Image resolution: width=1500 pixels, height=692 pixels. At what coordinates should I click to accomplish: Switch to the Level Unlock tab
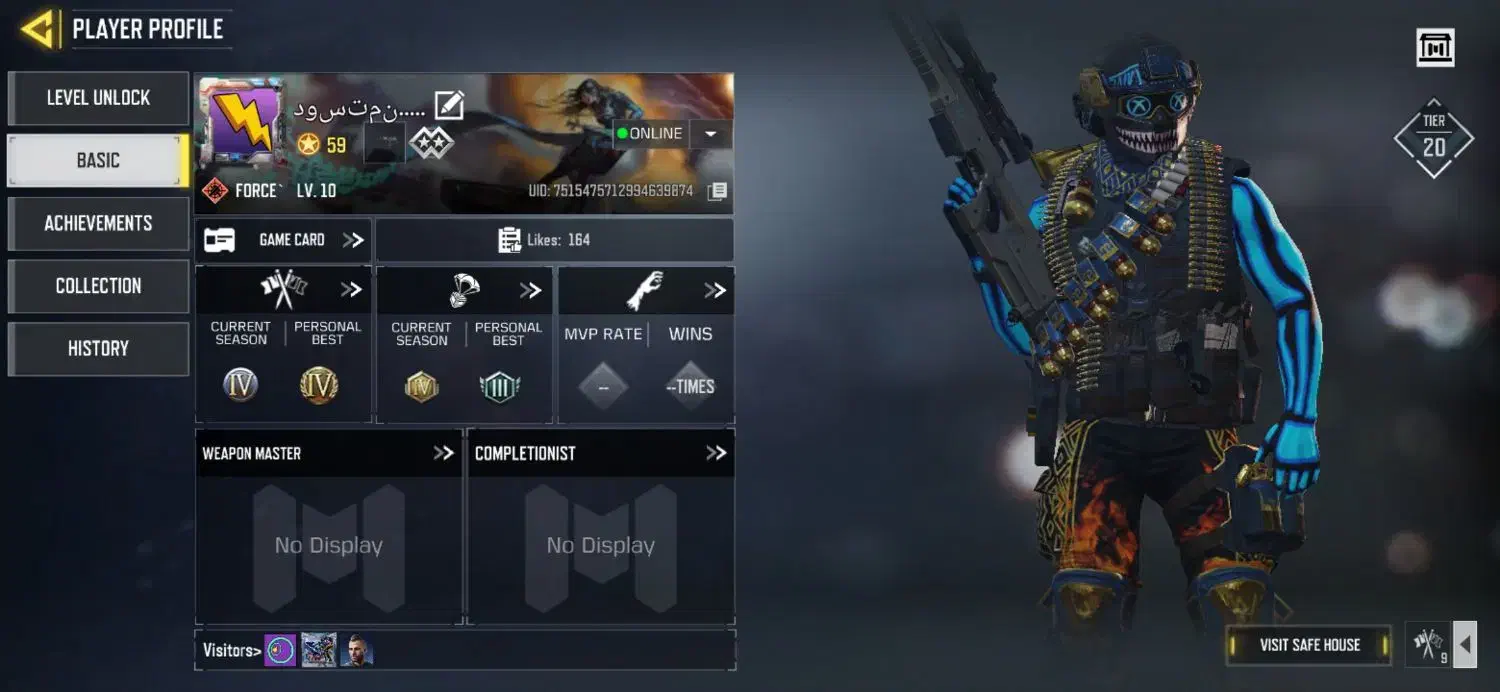pos(98,98)
